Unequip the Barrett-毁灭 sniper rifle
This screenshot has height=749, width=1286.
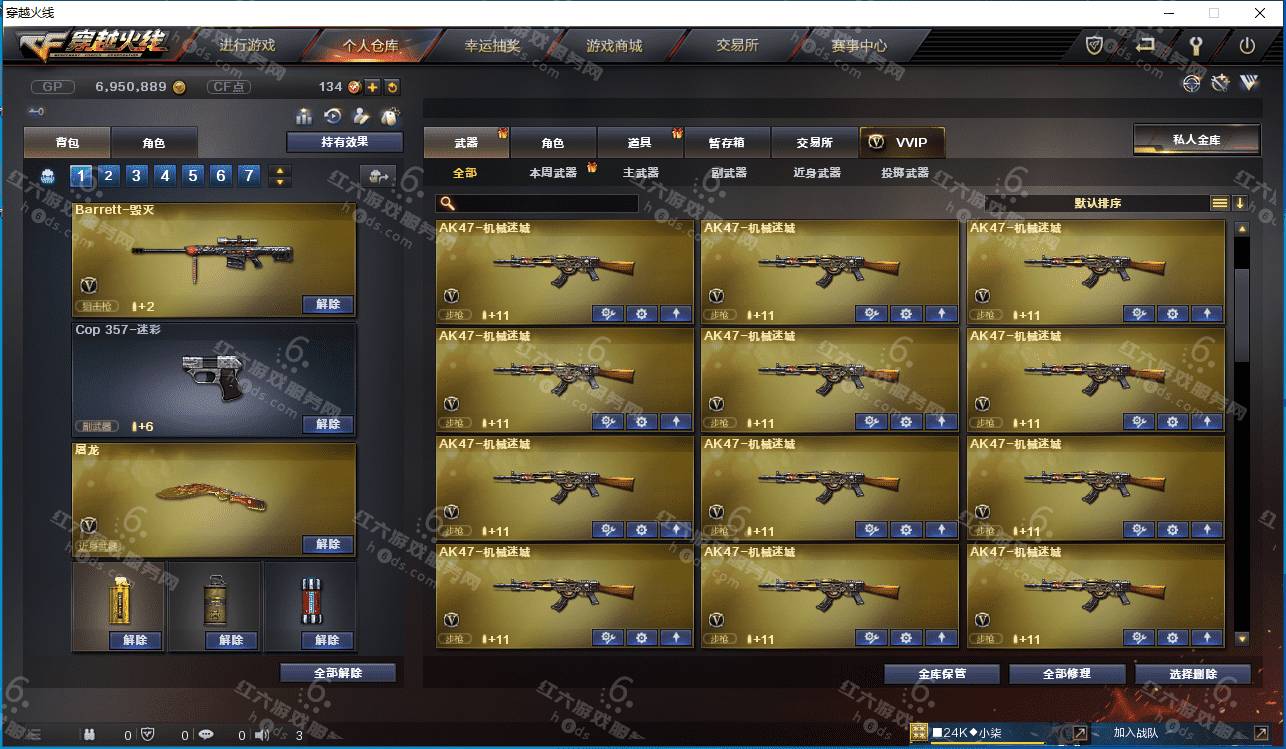(x=327, y=304)
